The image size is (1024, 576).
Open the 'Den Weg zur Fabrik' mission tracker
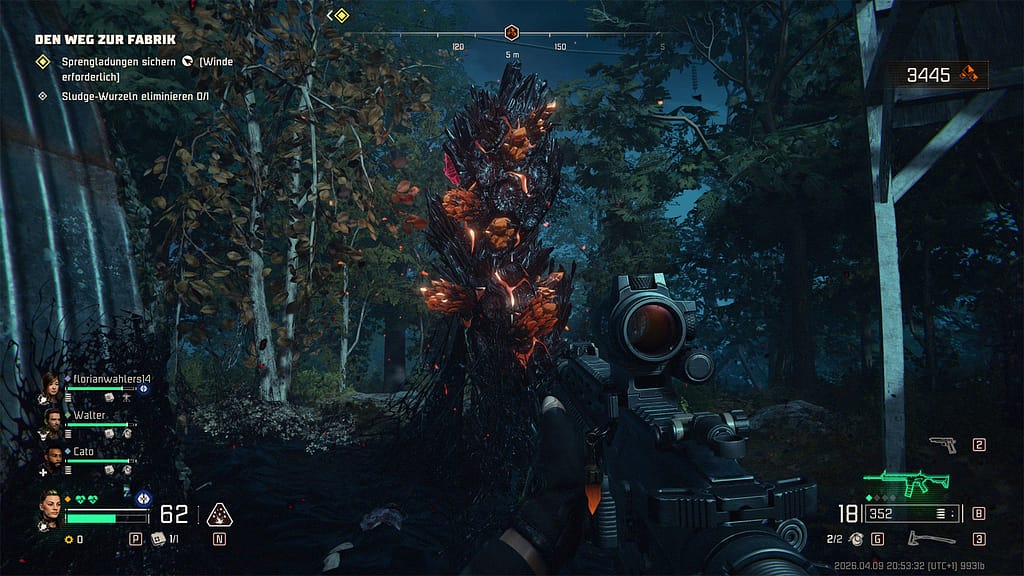click(105, 39)
